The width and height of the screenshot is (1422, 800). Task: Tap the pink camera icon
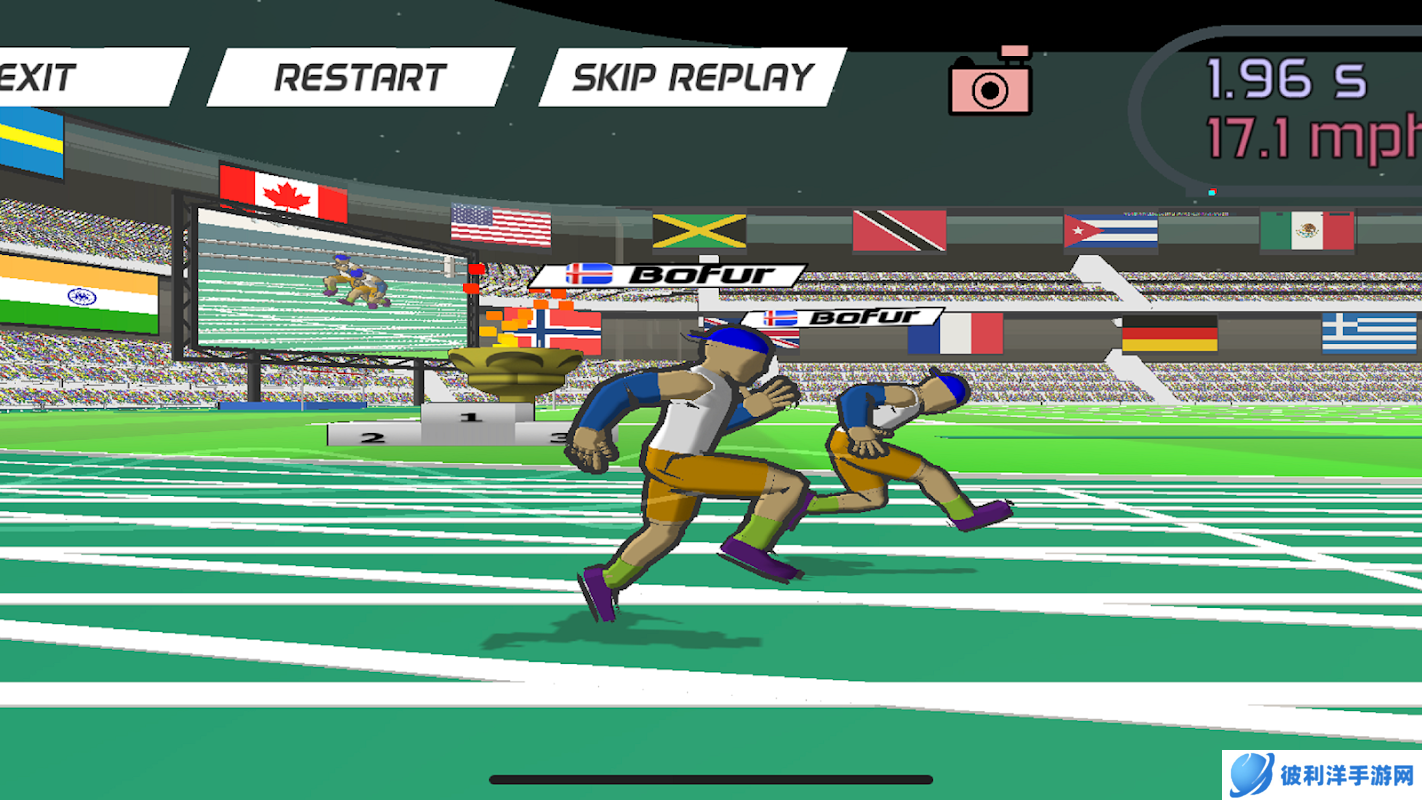[990, 83]
